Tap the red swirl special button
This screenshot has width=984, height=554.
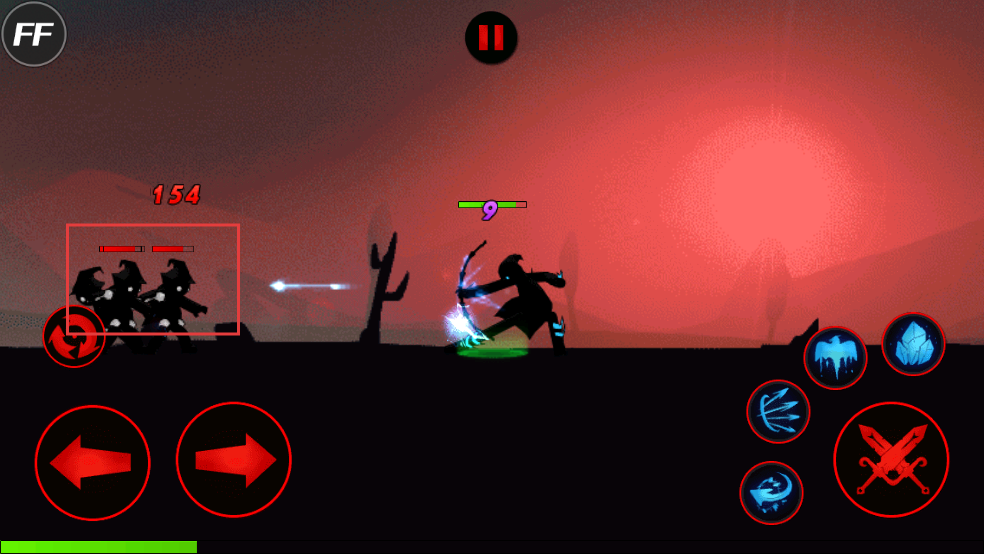[74, 336]
